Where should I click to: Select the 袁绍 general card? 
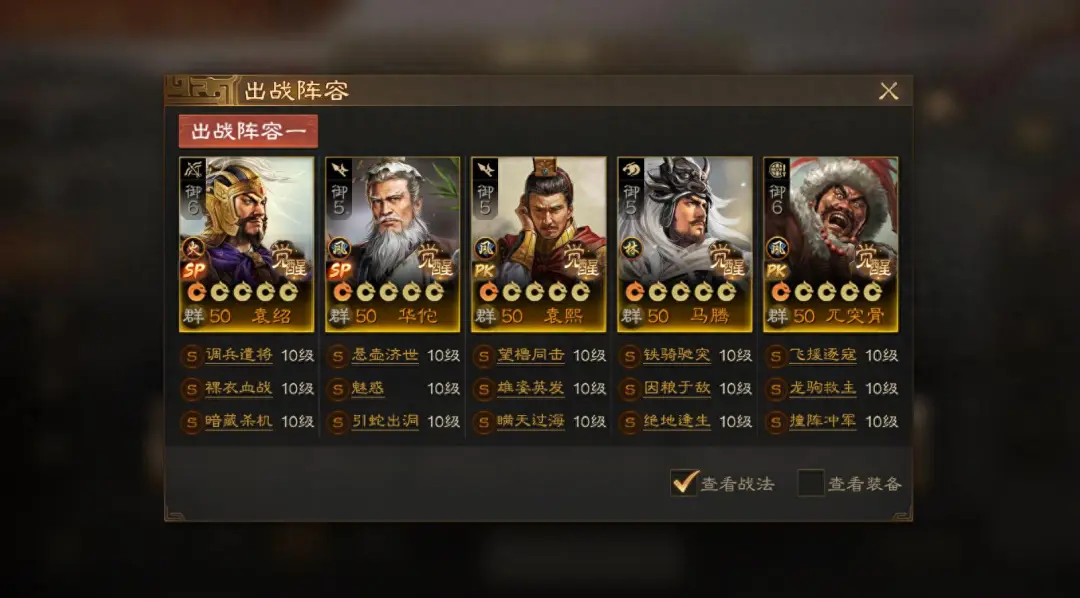(x=247, y=243)
